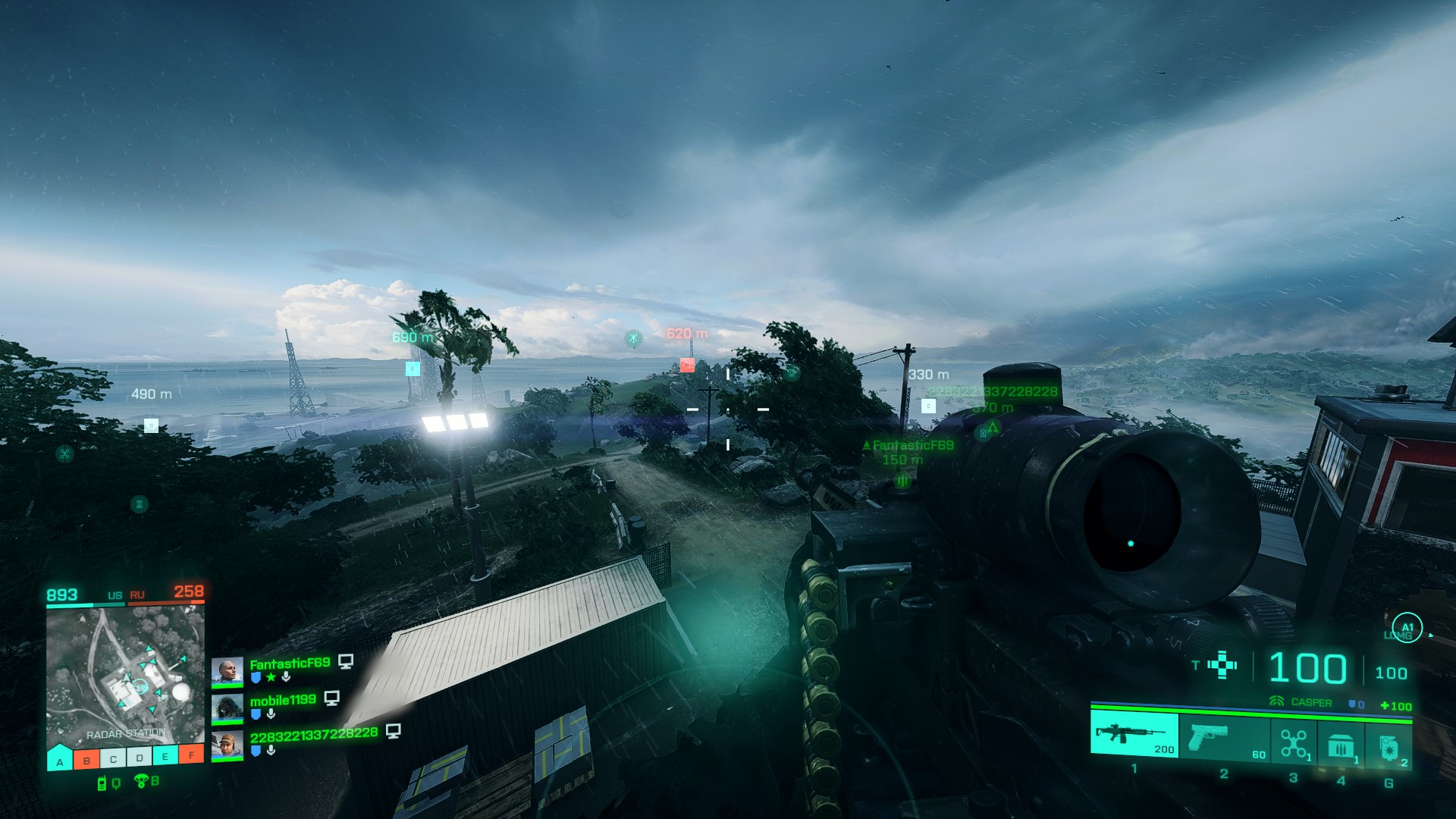Choose the neutral objective D tile
Viewport: 1456px width, 819px height.
140,758
